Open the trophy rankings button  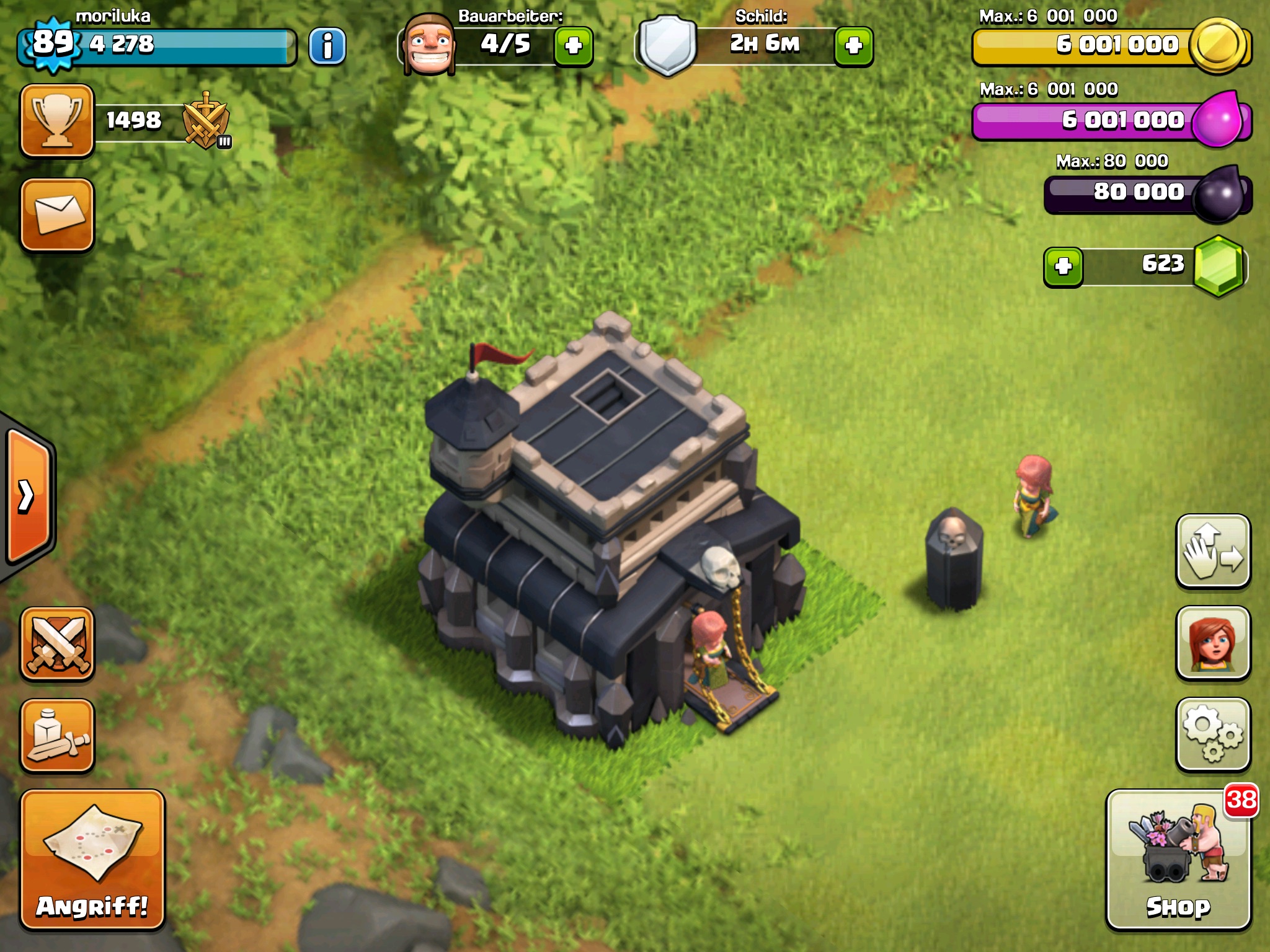[x=57, y=120]
